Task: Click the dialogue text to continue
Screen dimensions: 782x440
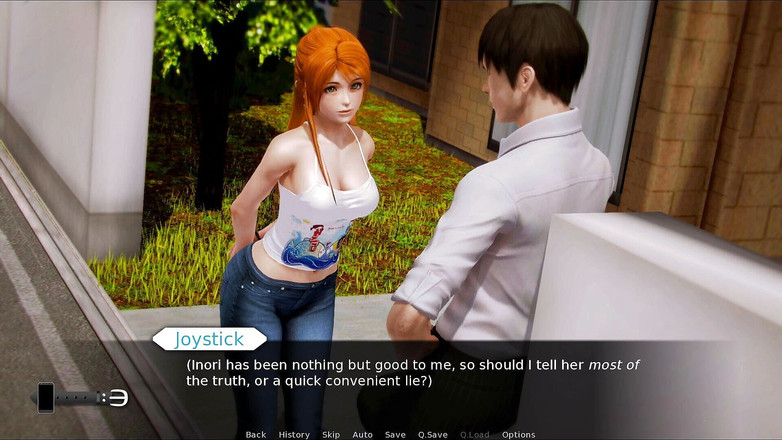Action: tap(412, 373)
